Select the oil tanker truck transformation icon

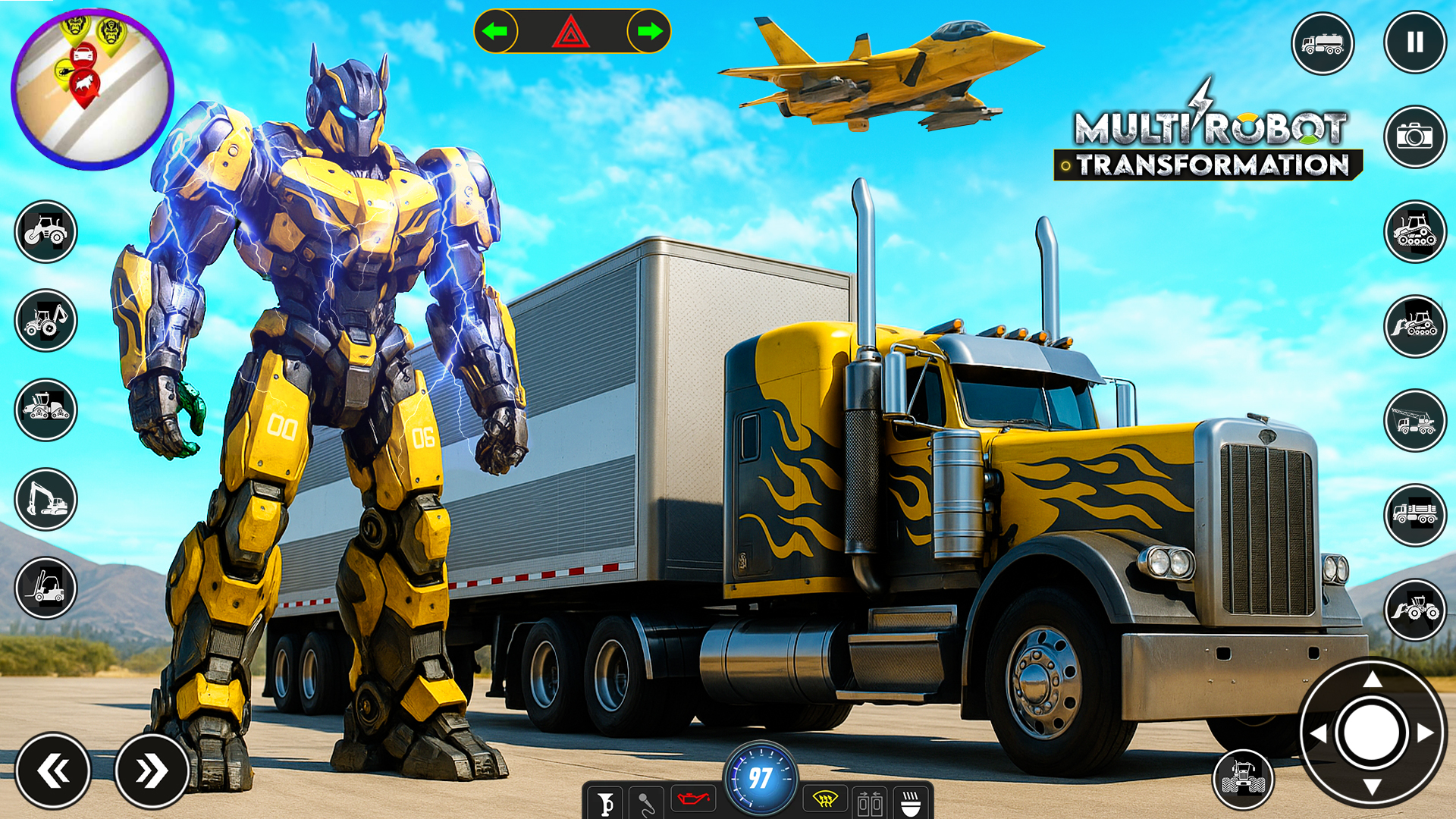click(1323, 43)
